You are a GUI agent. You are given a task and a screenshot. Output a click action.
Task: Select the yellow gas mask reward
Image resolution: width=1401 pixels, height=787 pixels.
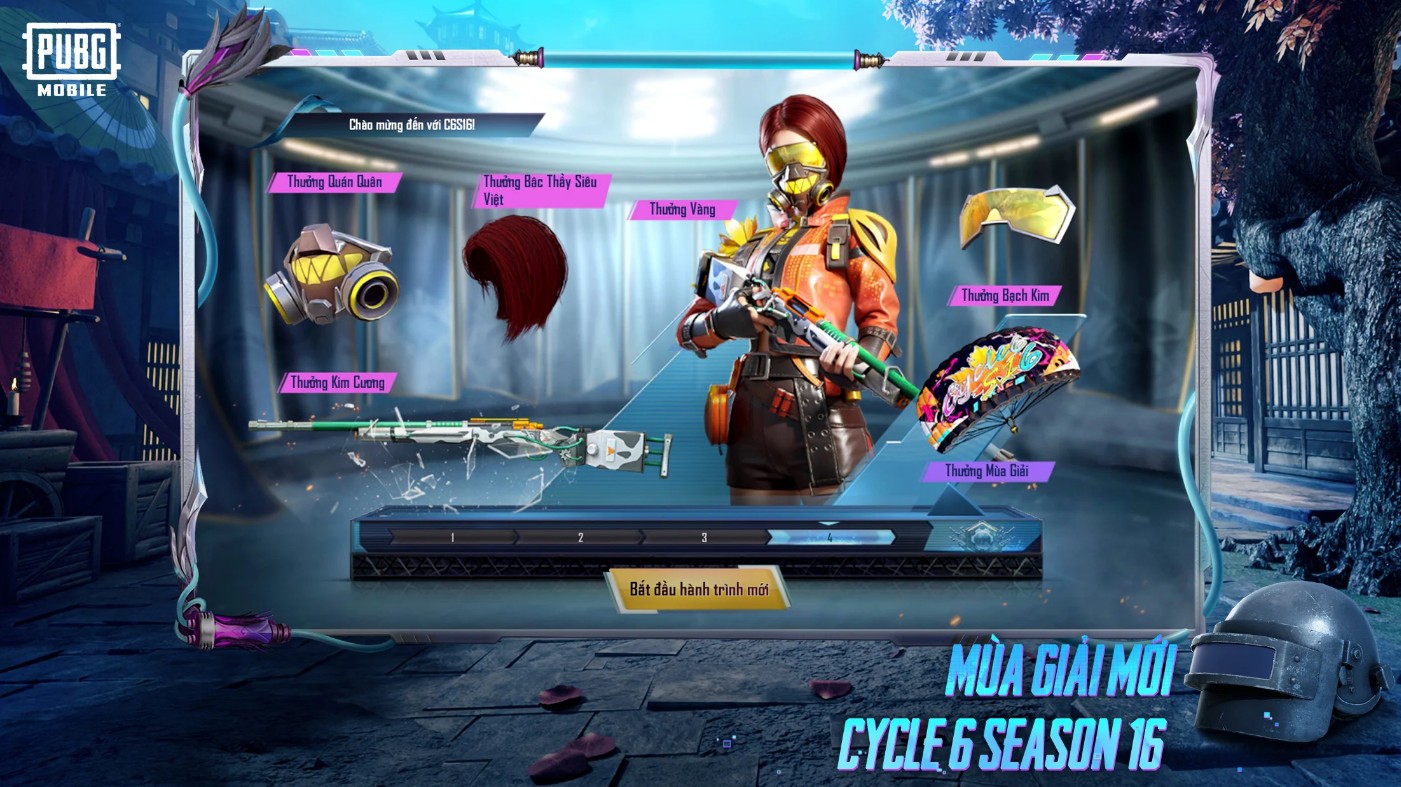[x=331, y=274]
